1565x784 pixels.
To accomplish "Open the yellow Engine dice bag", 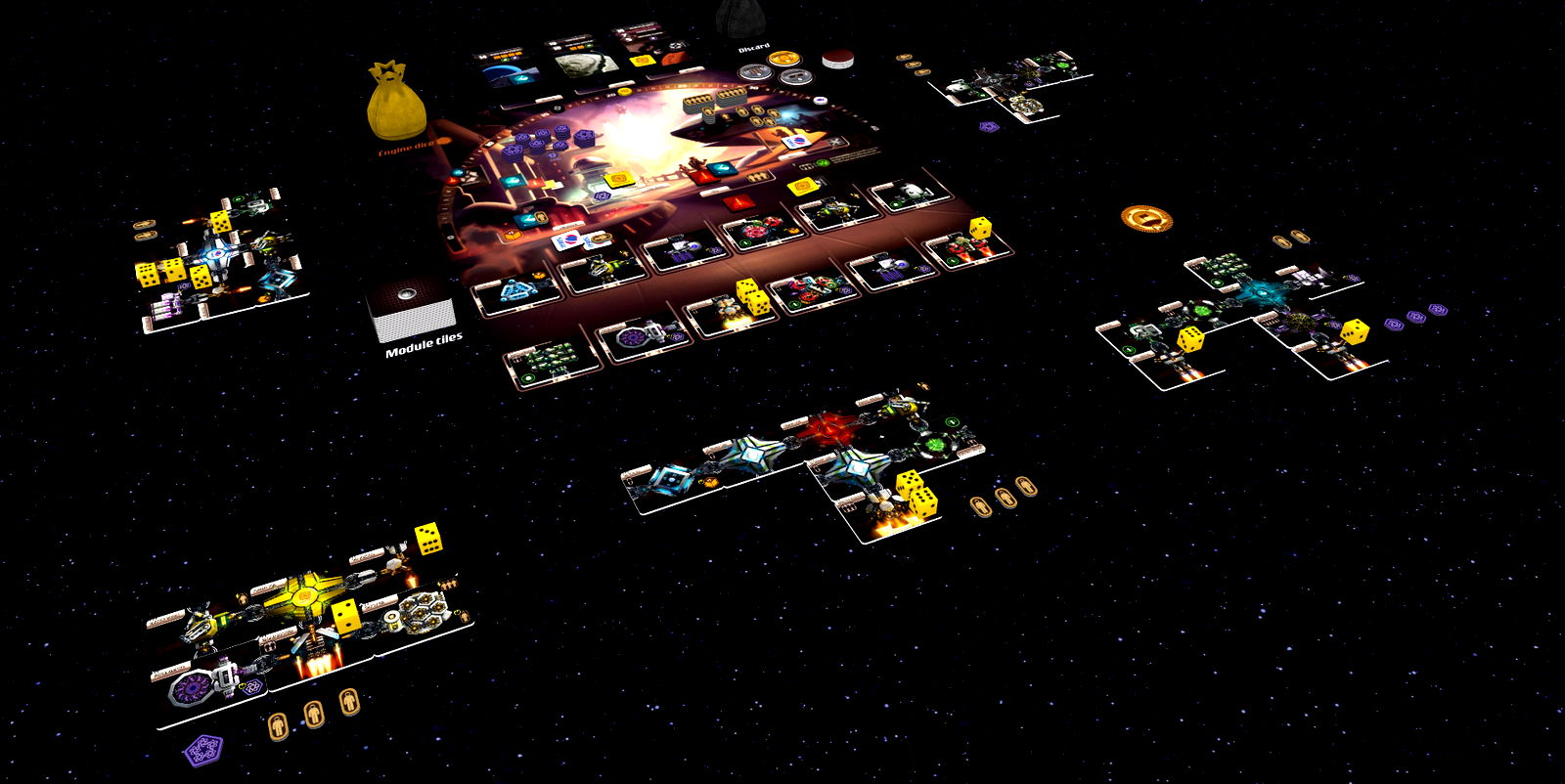I will click(395, 103).
